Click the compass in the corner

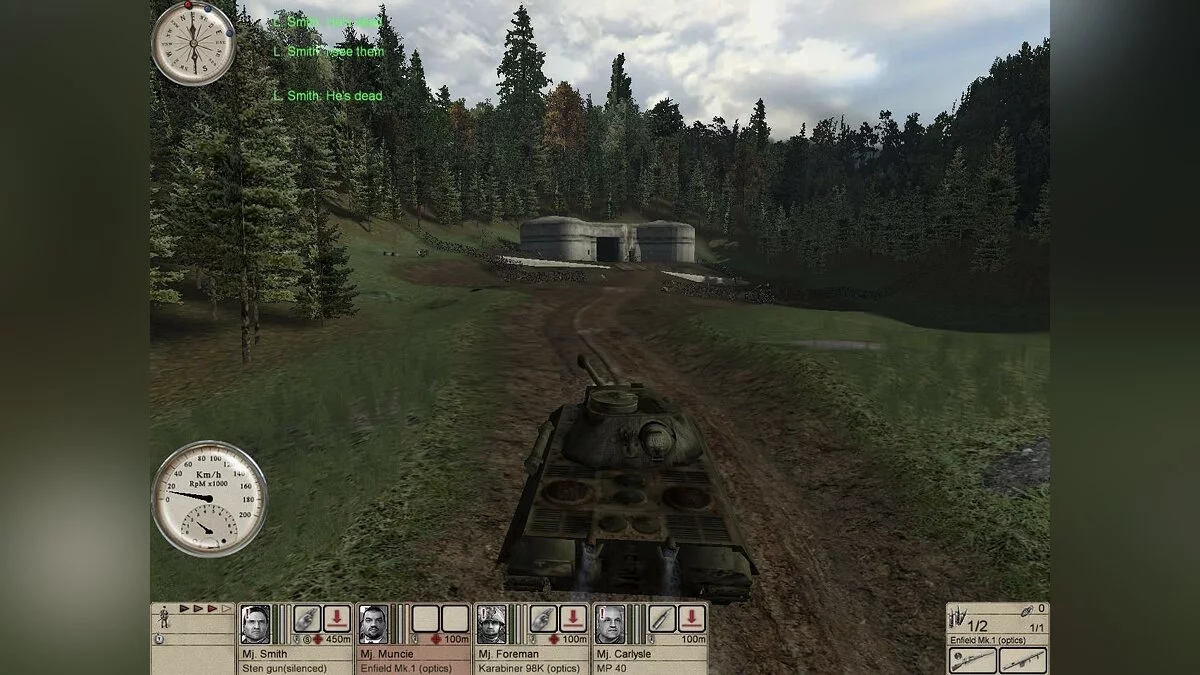click(x=193, y=43)
